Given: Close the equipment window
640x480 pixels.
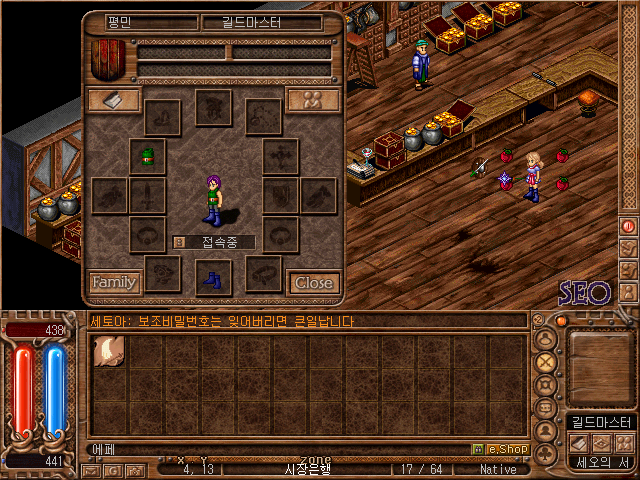Looking at the screenshot, I should (314, 283).
